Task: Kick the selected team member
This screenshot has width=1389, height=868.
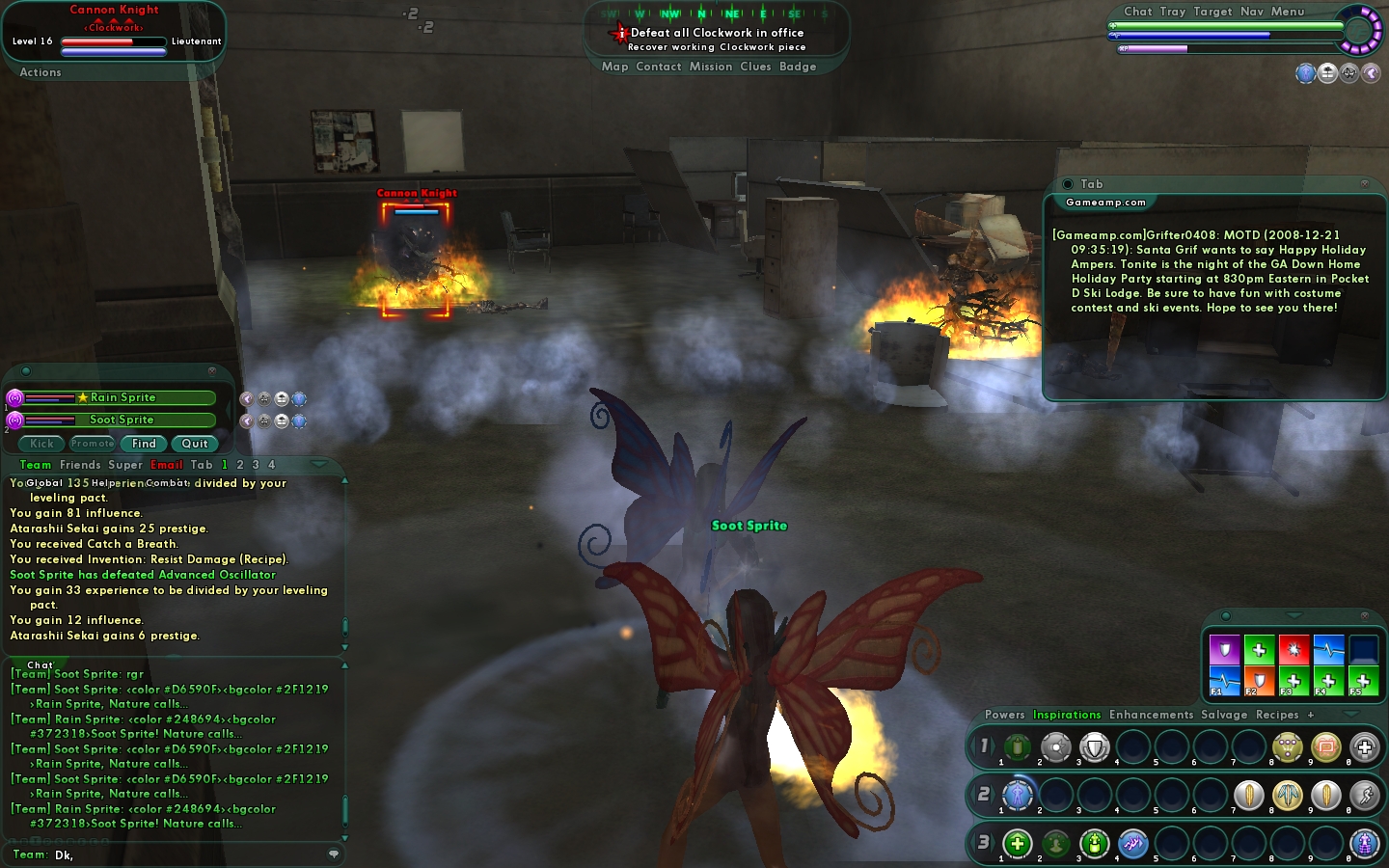Action: 41,444
